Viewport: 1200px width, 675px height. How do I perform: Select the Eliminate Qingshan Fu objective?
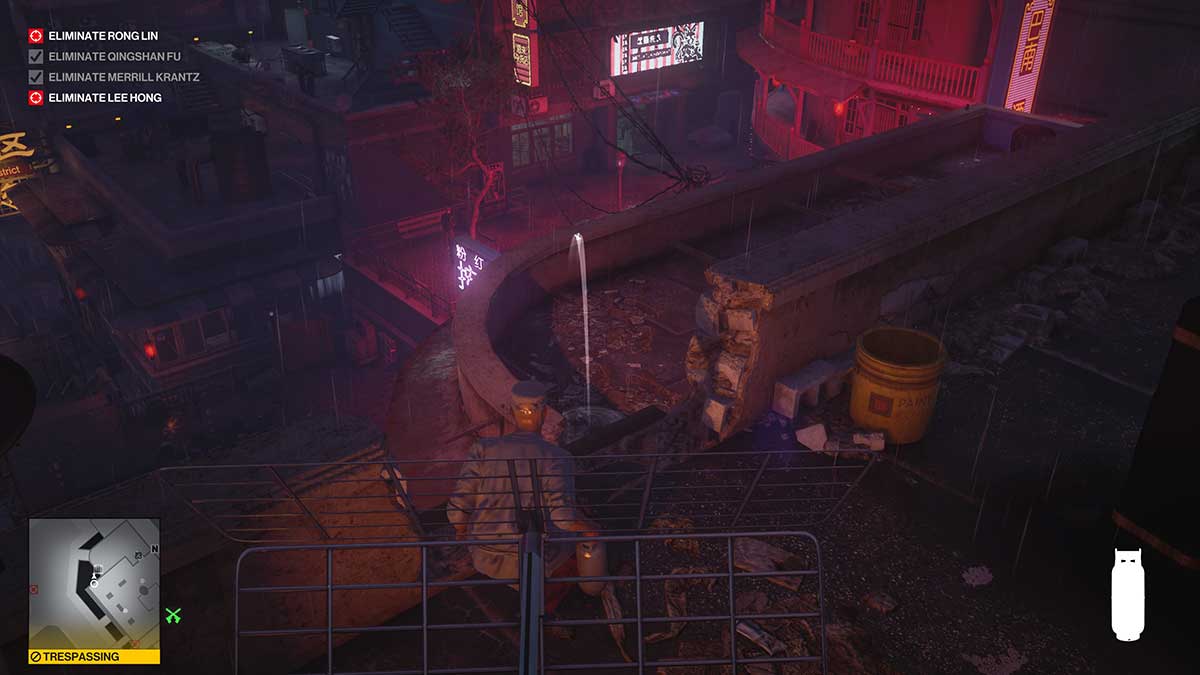click(114, 57)
